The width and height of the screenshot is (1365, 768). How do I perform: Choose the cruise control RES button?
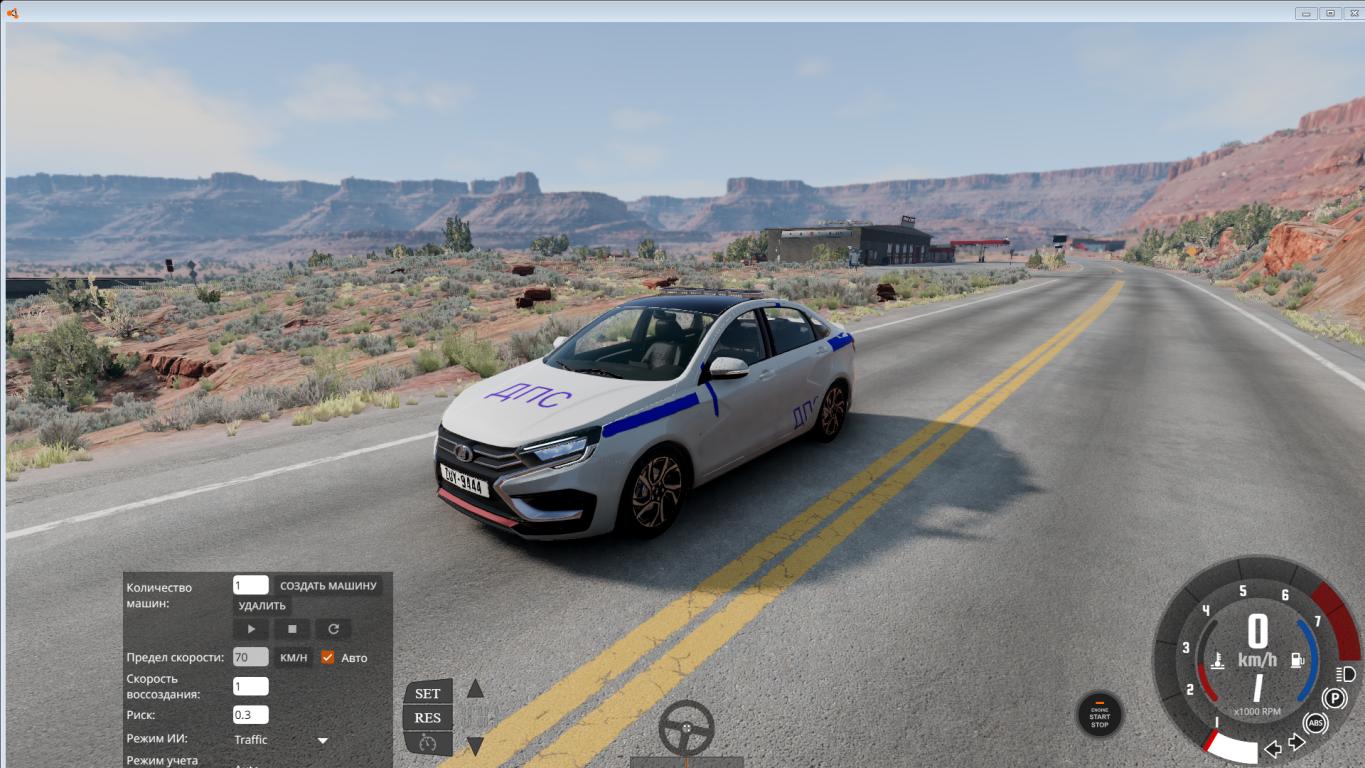click(428, 717)
